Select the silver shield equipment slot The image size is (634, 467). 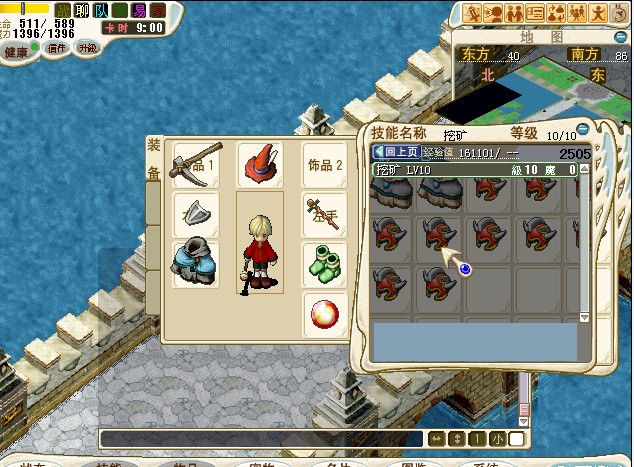pos(195,213)
